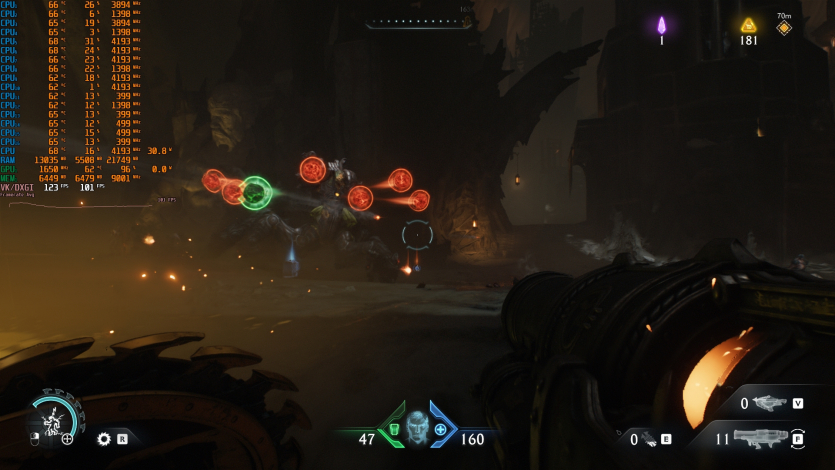Switch to the crossbow weapon slot

tap(769, 403)
